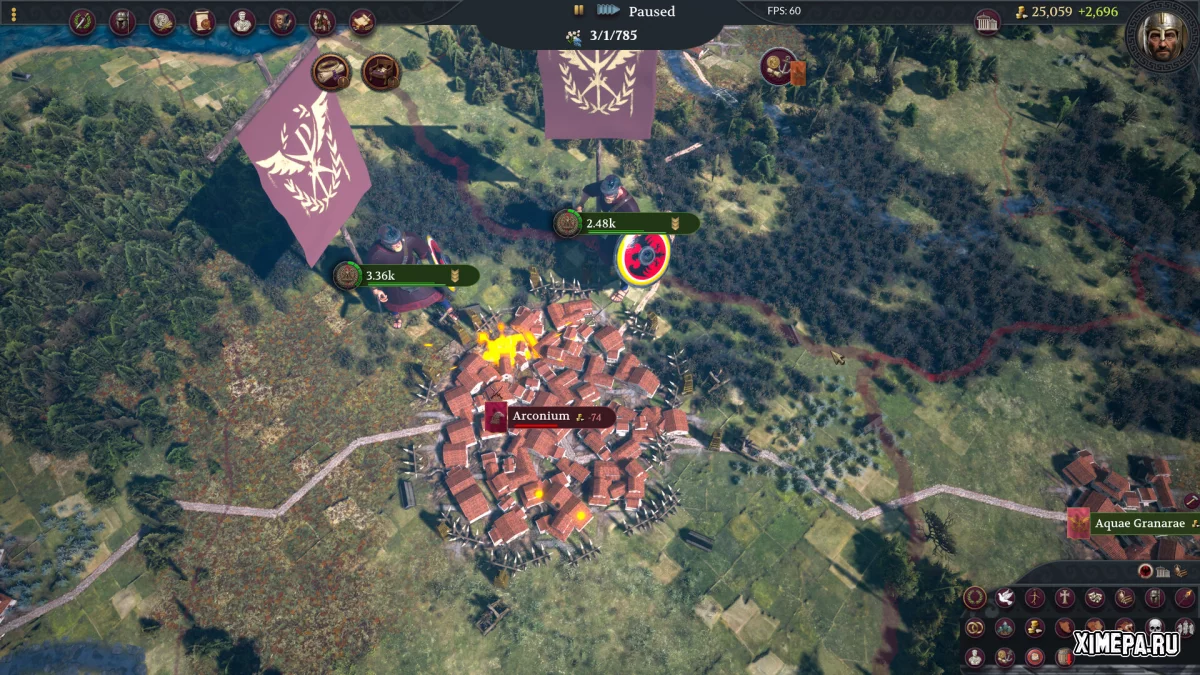
Task: Adjust game speed arrows indicator
Action: [x=608, y=11]
